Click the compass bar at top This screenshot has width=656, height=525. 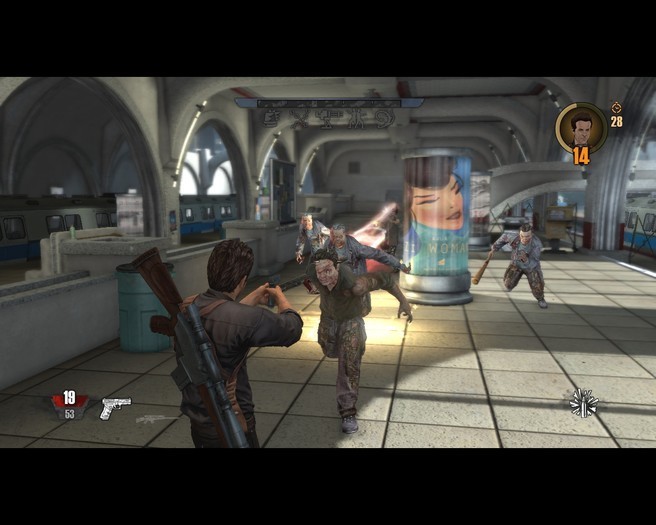(x=329, y=102)
